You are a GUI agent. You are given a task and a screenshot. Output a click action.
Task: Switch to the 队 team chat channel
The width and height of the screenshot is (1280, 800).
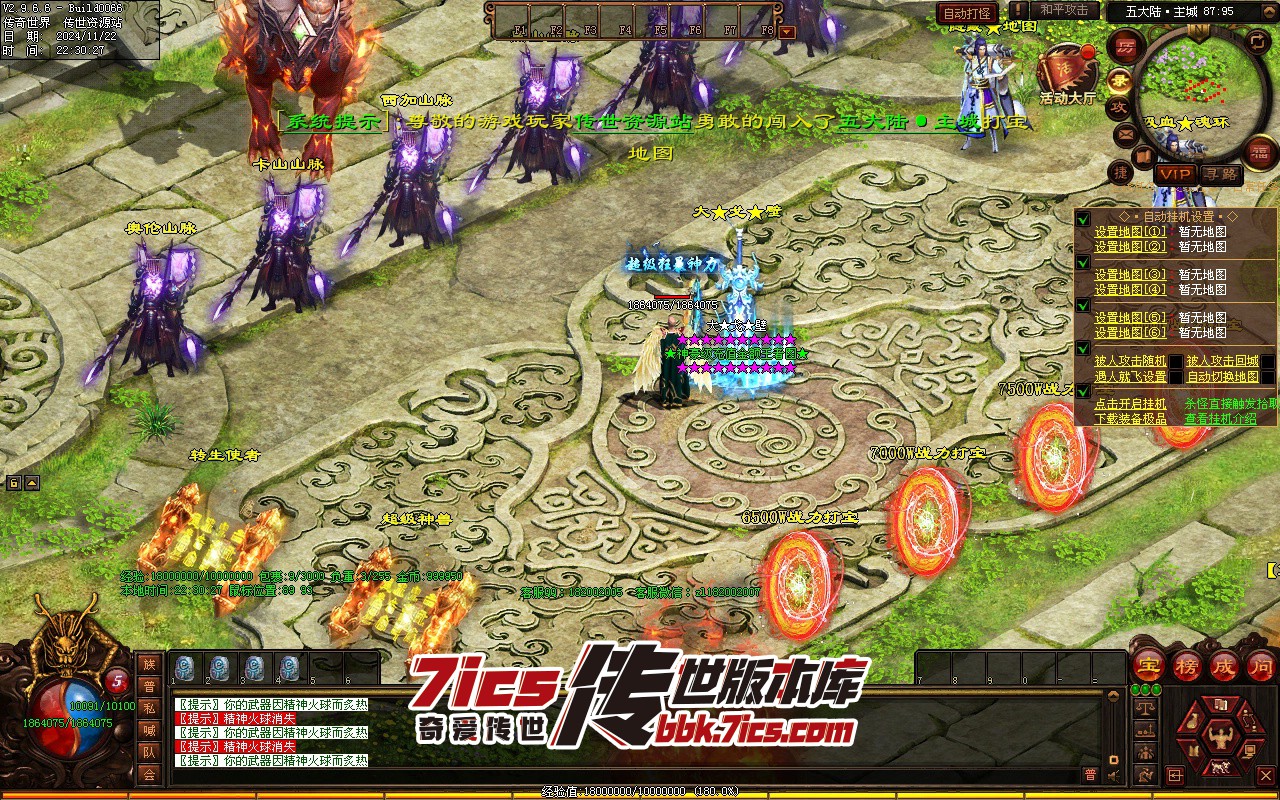pyautogui.click(x=149, y=752)
